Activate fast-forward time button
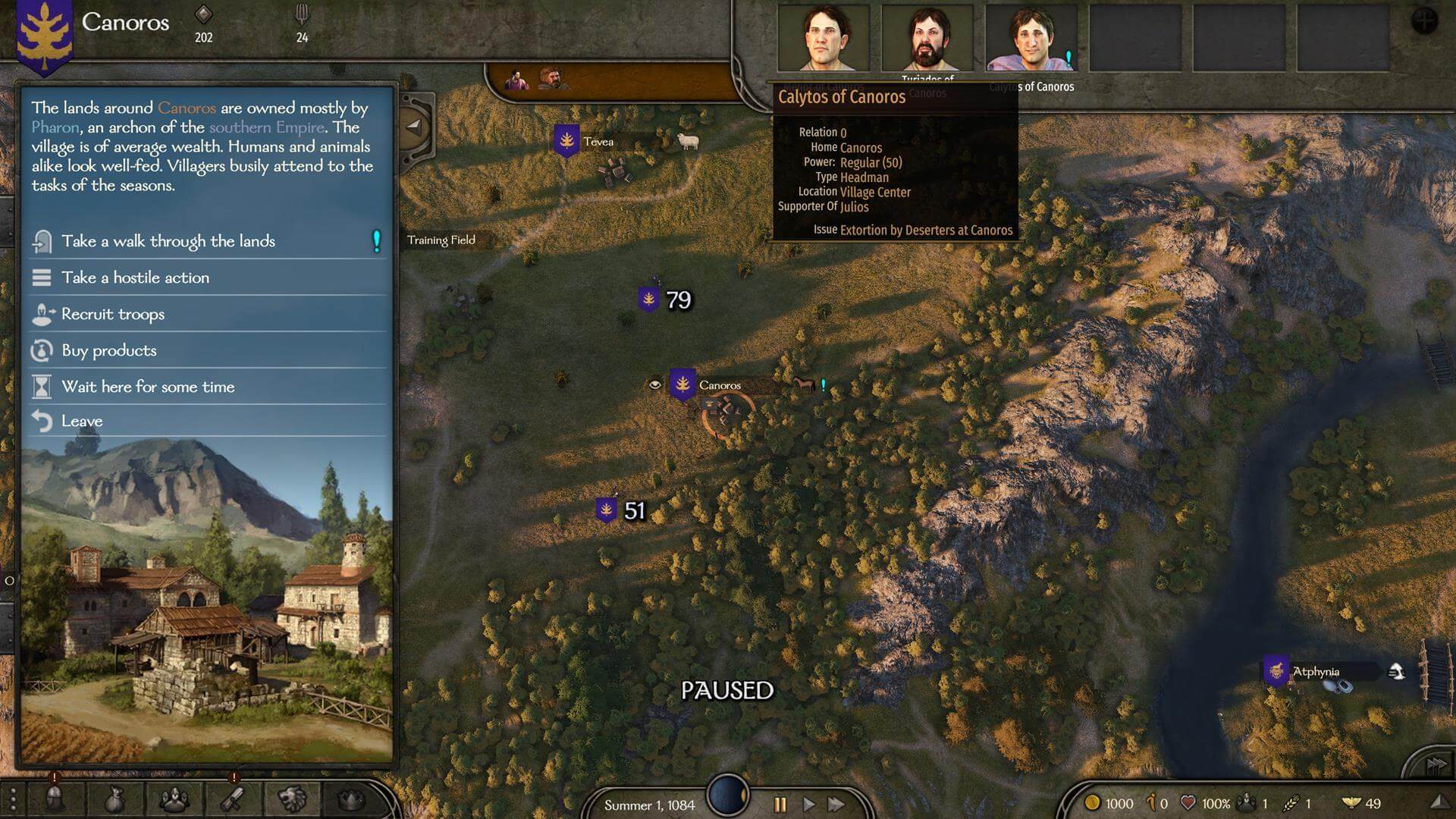Viewport: 1456px width, 819px height. tap(836, 804)
